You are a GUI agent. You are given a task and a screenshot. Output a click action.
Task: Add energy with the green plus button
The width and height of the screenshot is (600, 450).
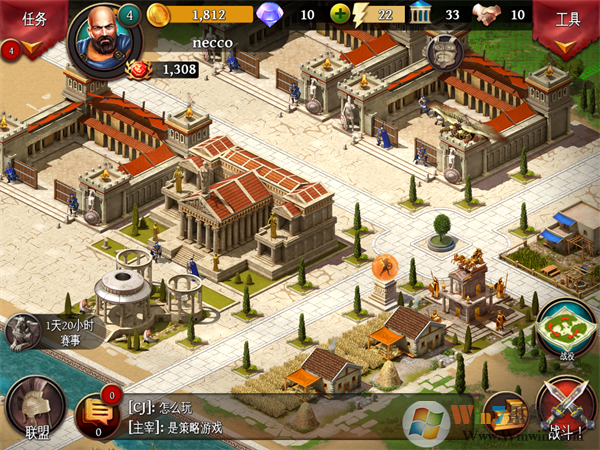pos(341,15)
